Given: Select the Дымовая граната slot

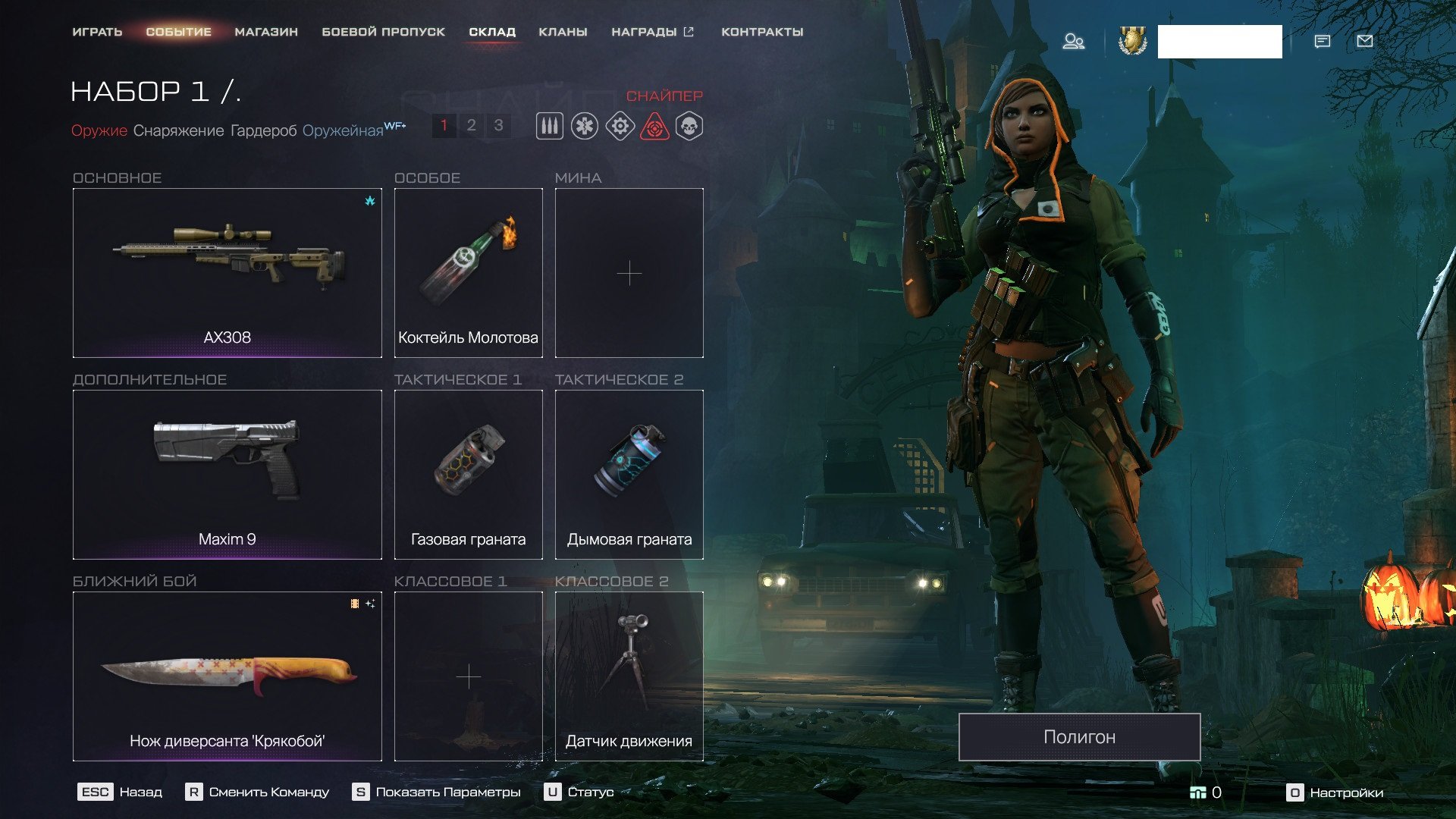Looking at the screenshot, I should point(629,474).
